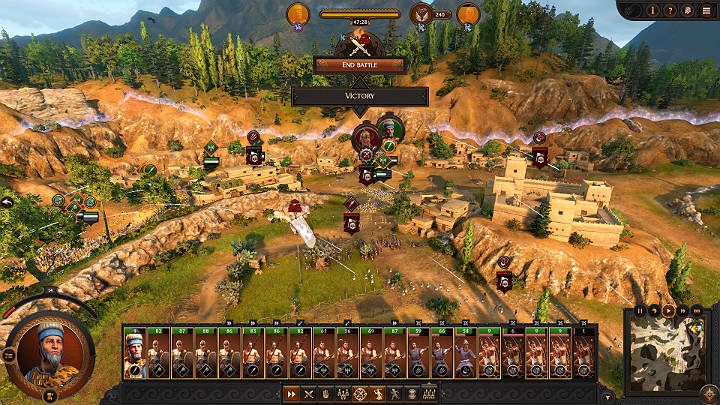This screenshot has height=405, width=720.
Task: Pause the battle speed
Action: (638, 311)
